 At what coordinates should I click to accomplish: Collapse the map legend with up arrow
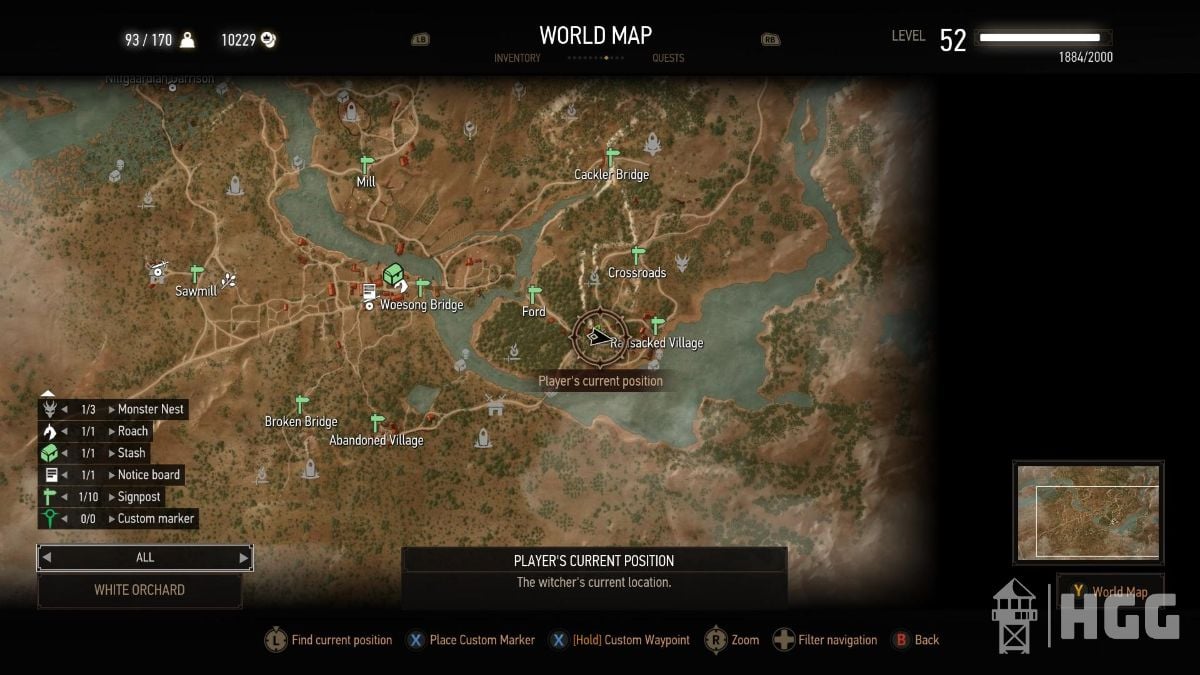(x=47, y=393)
